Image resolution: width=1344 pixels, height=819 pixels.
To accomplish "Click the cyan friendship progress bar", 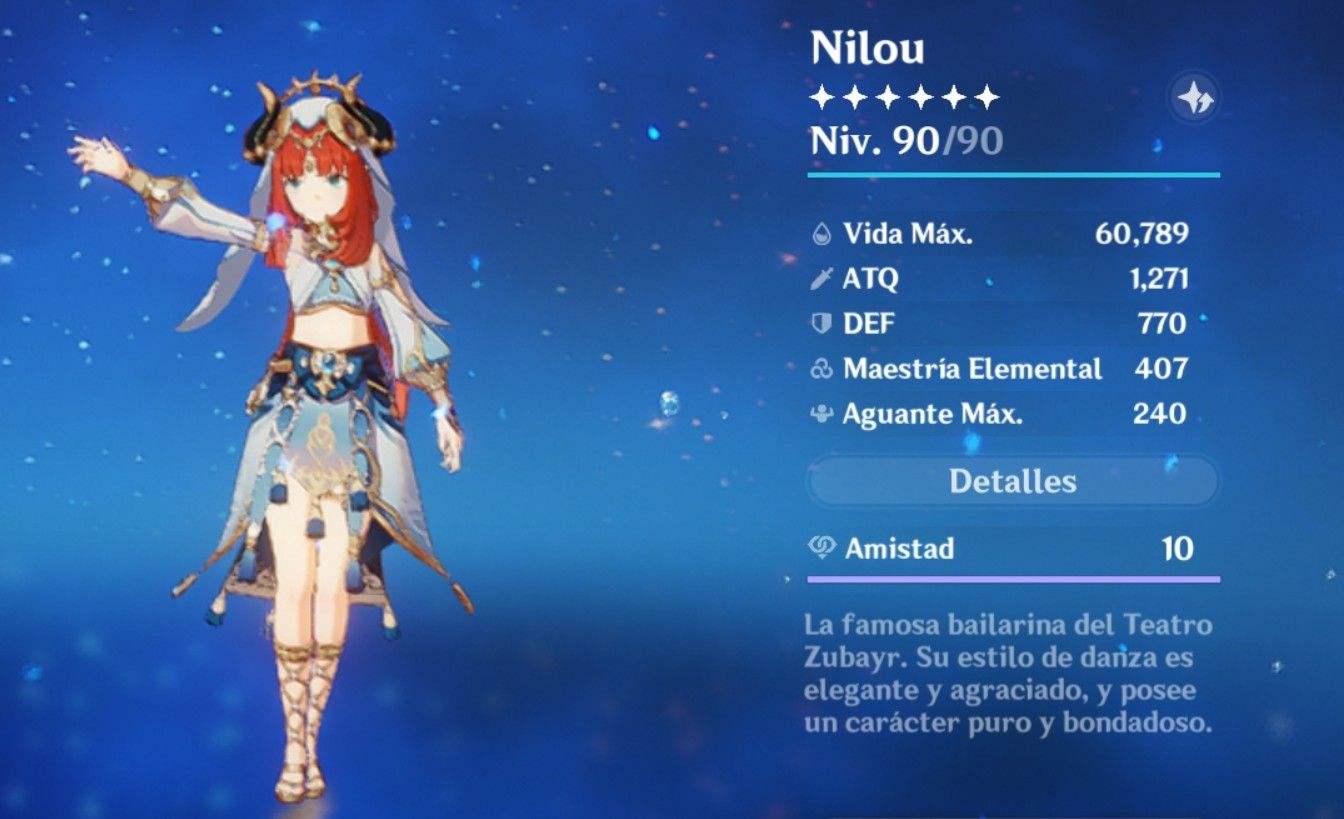I will point(1013,578).
